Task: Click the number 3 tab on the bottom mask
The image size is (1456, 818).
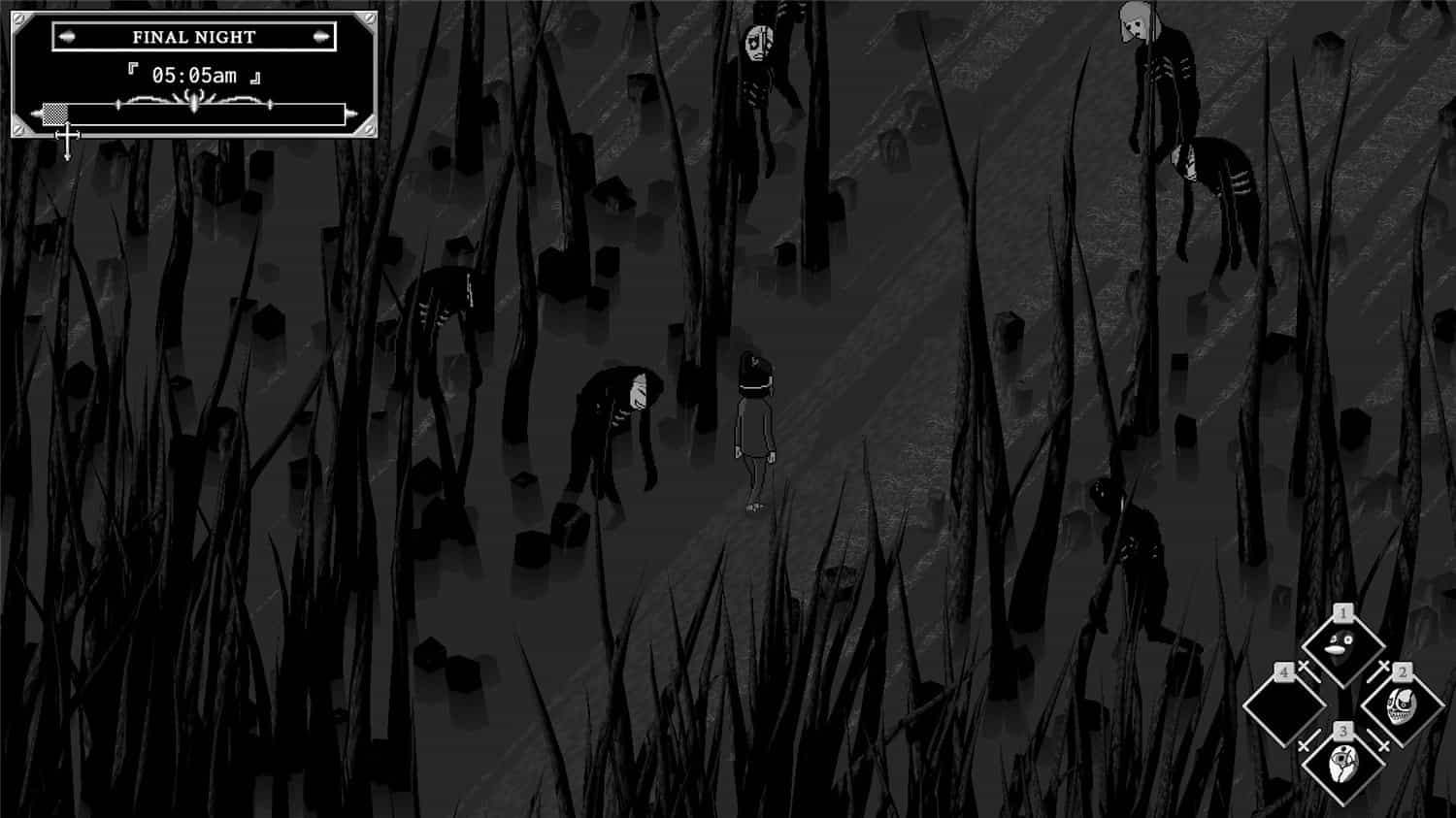Action: click(1342, 731)
